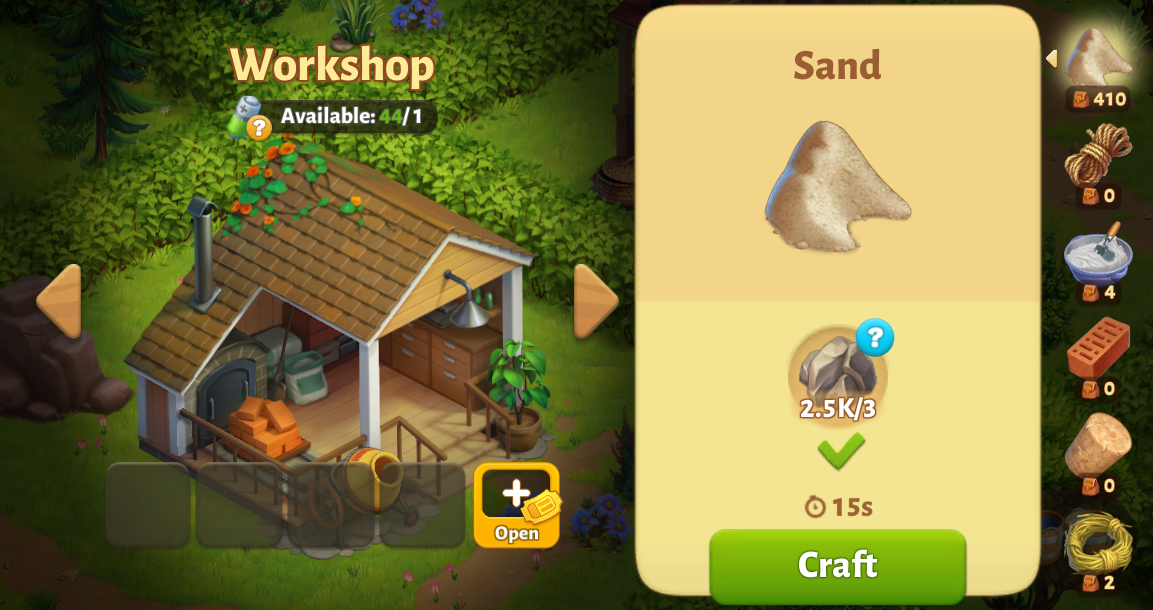Craft the Sand item

[837, 565]
